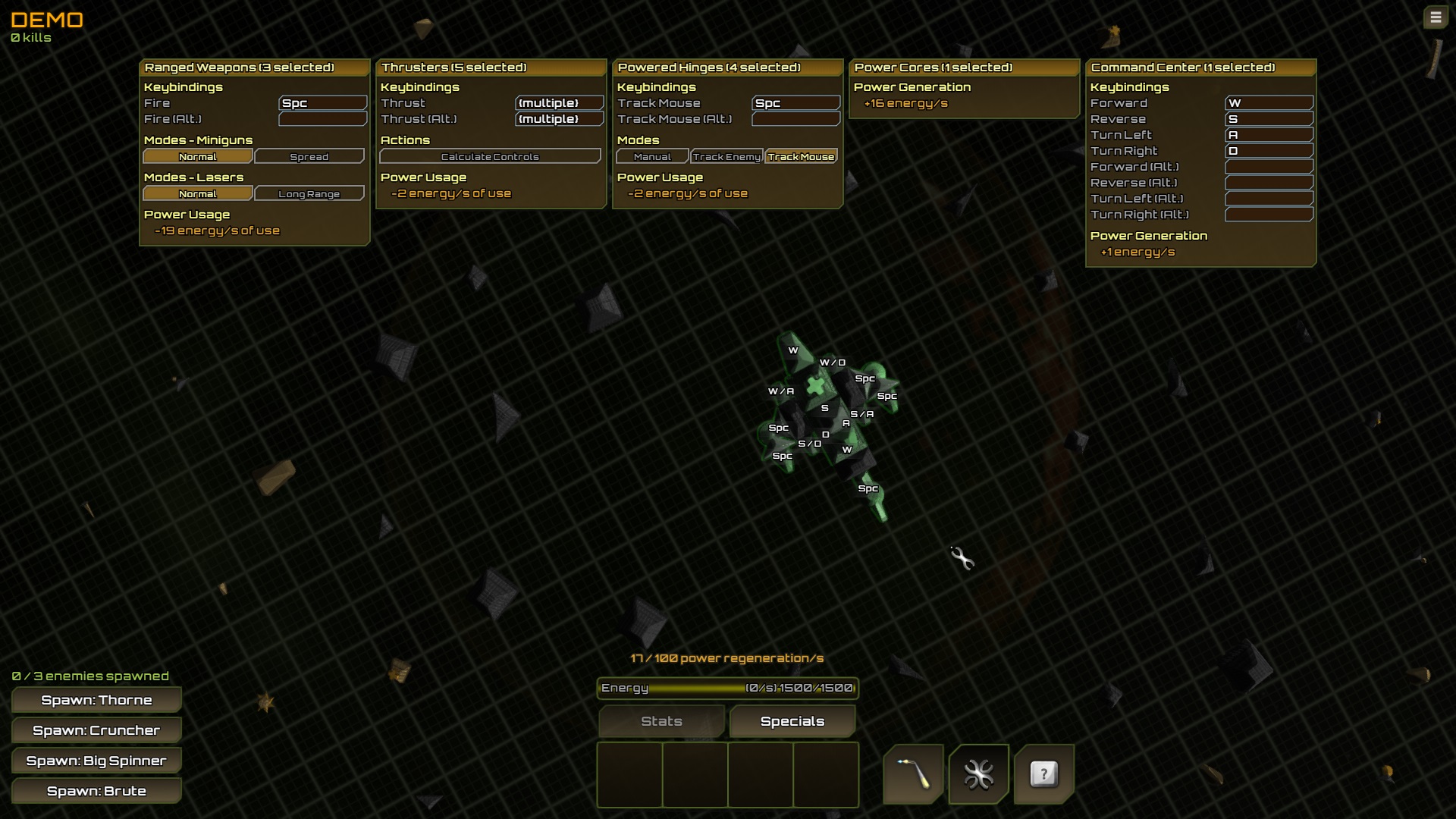Select the Specials tab

pyautogui.click(x=792, y=721)
